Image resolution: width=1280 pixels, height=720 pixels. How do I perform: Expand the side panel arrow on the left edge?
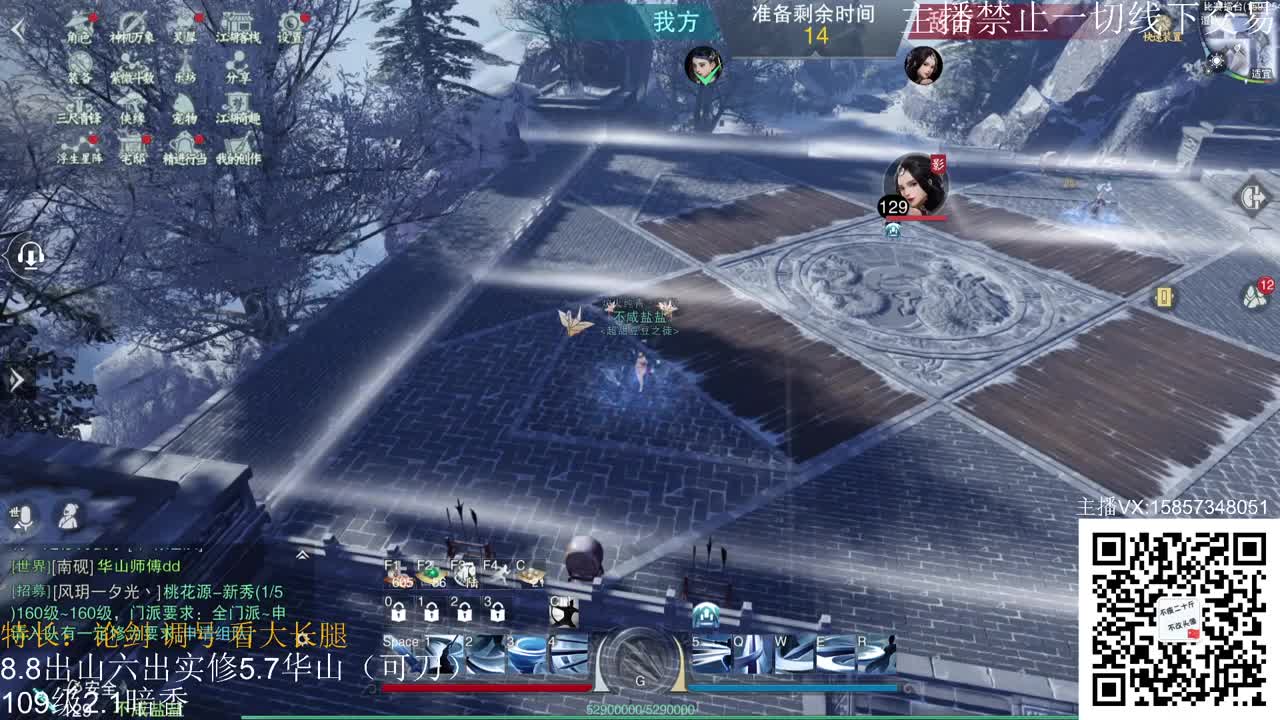(x=15, y=380)
